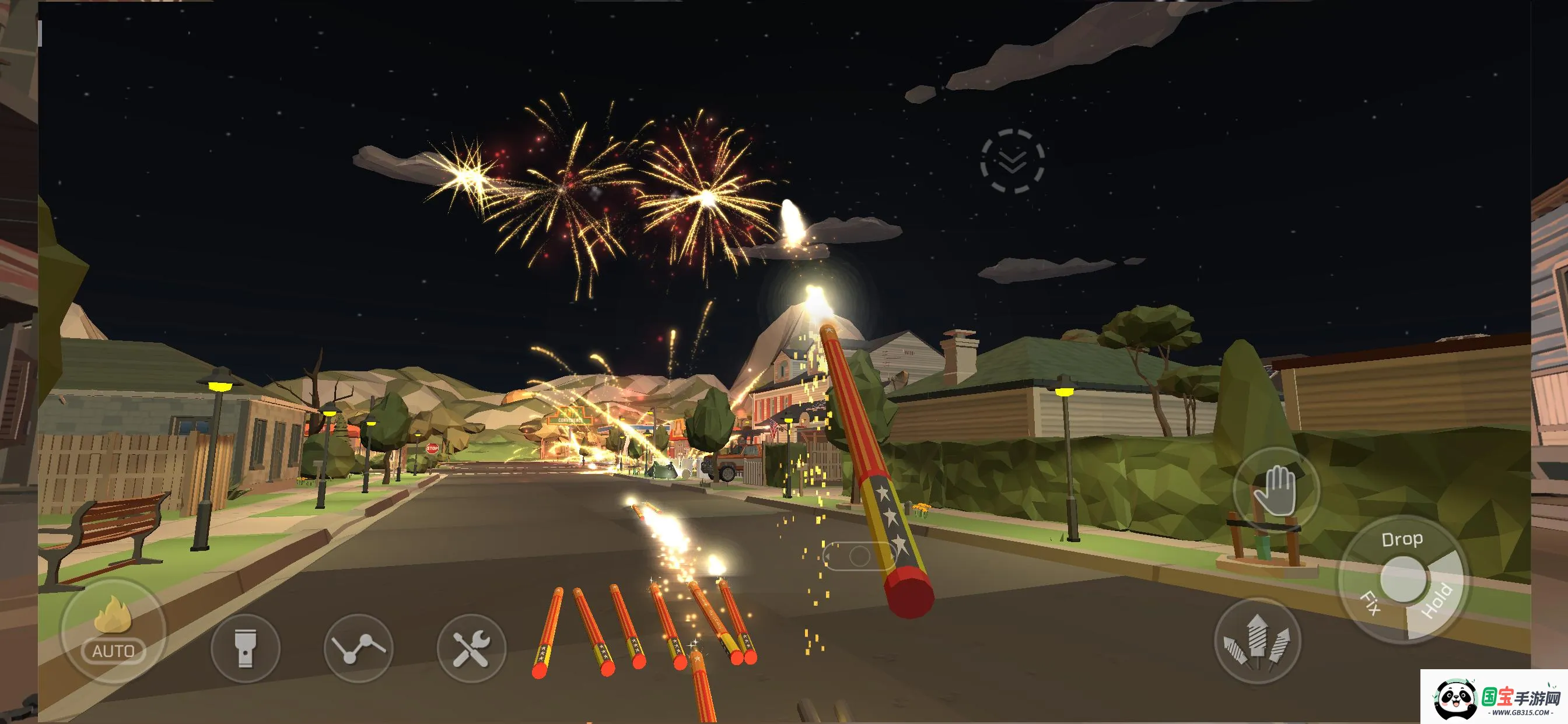
Task: Open the fuse connection tool
Action: tap(359, 648)
